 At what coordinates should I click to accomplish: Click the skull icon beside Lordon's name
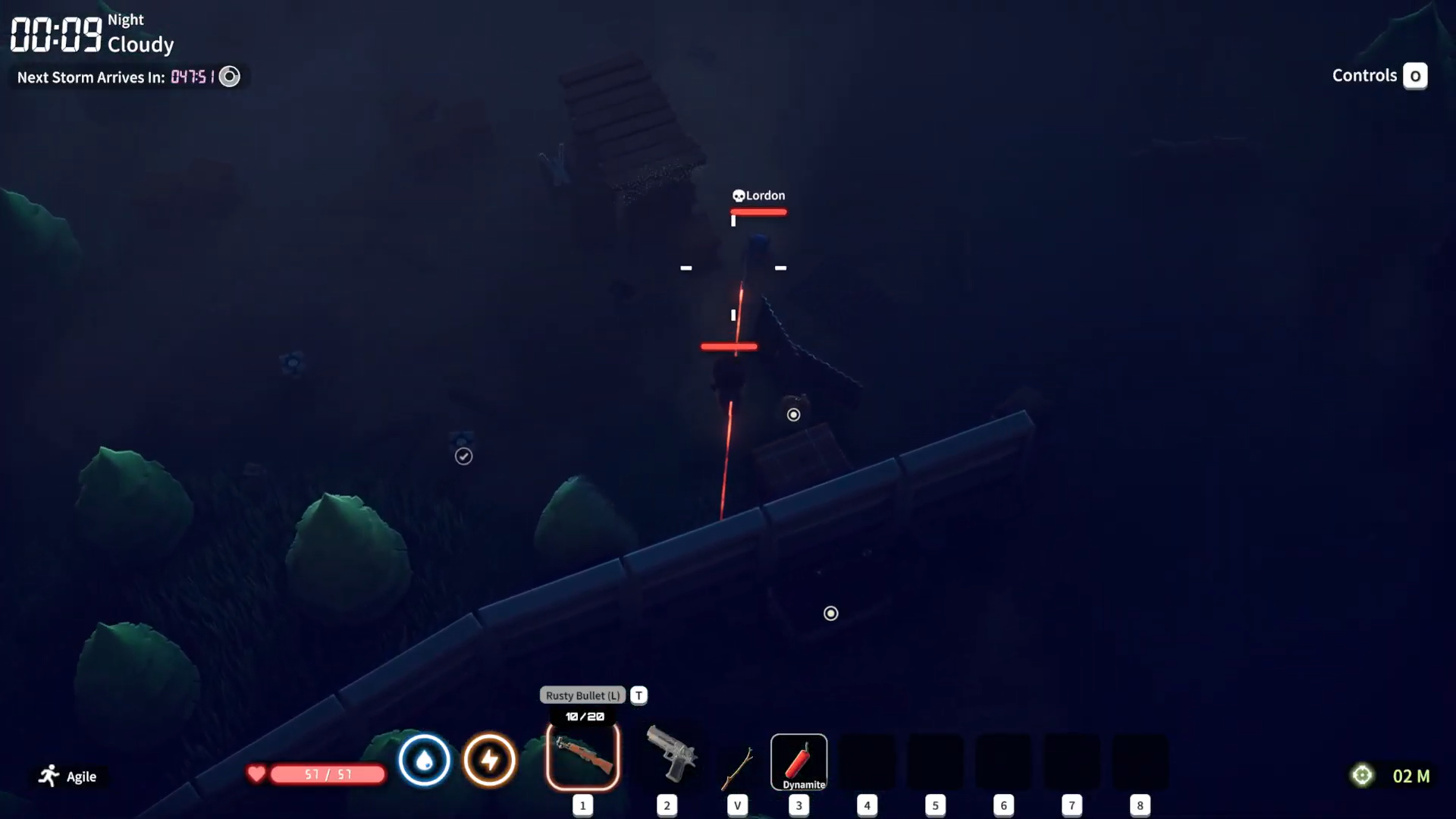(x=737, y=195)
